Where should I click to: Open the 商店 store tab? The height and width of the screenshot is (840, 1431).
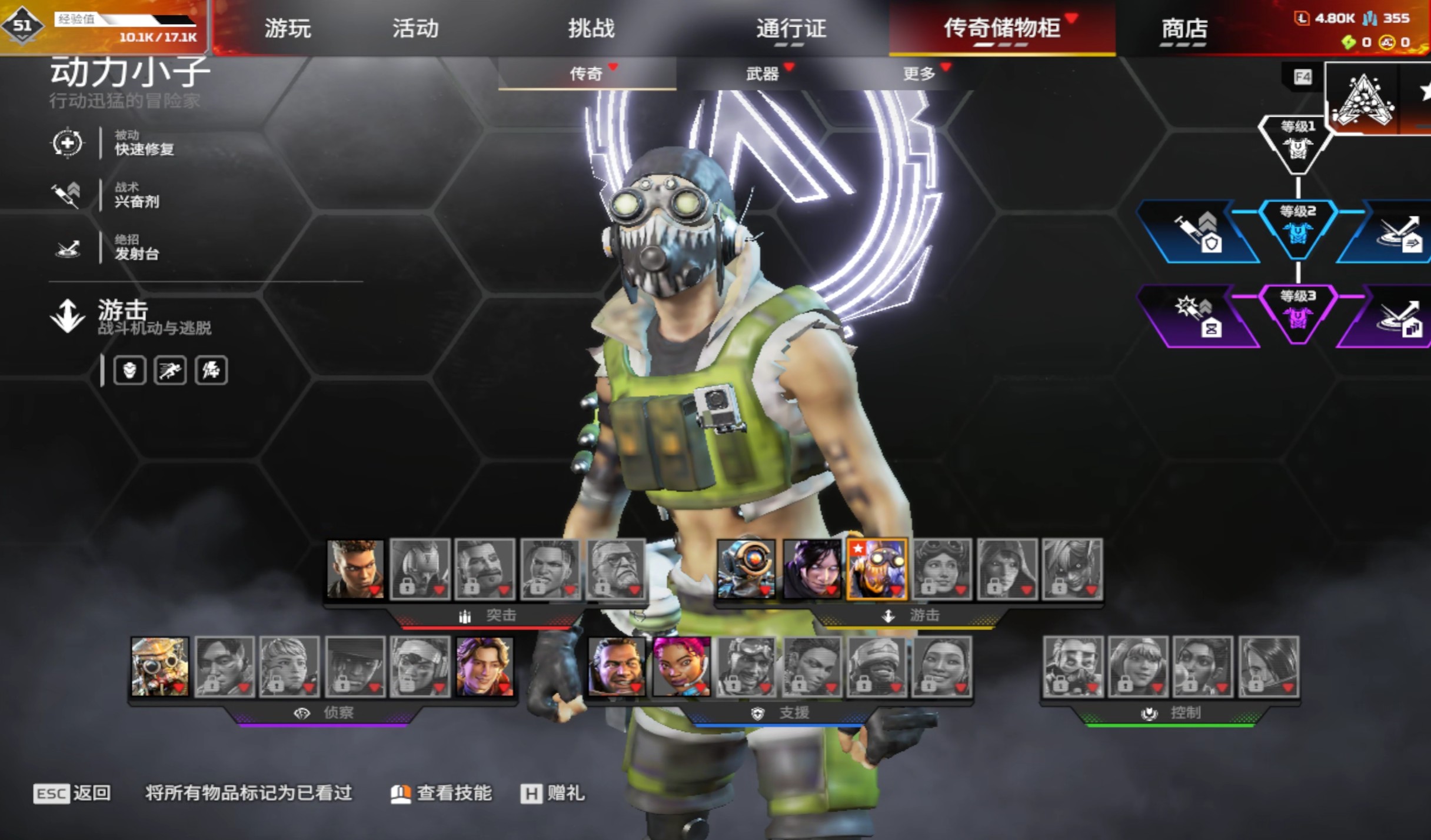click(1184, 28)
